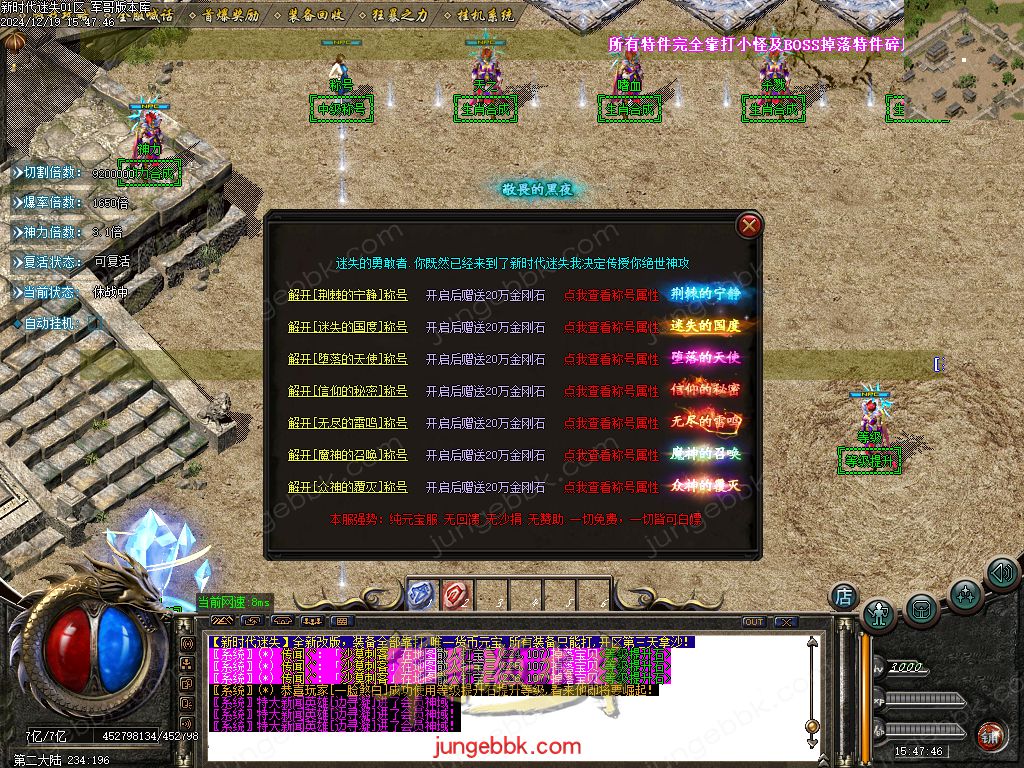Use the blue stone in hotbar slot 1
The height and width of the screenshot is (768, 1024).
tap(421, 595)
